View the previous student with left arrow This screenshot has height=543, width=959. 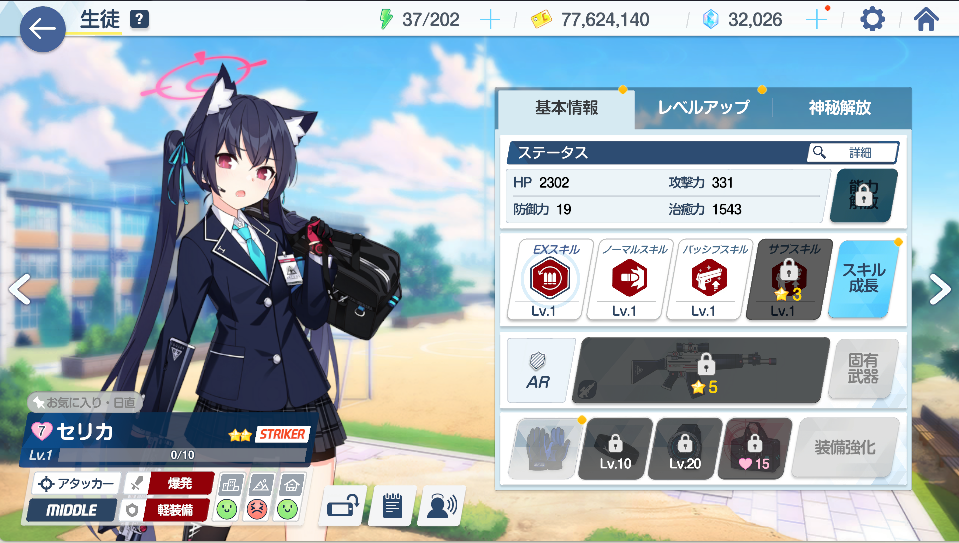(x=18, y=289)
